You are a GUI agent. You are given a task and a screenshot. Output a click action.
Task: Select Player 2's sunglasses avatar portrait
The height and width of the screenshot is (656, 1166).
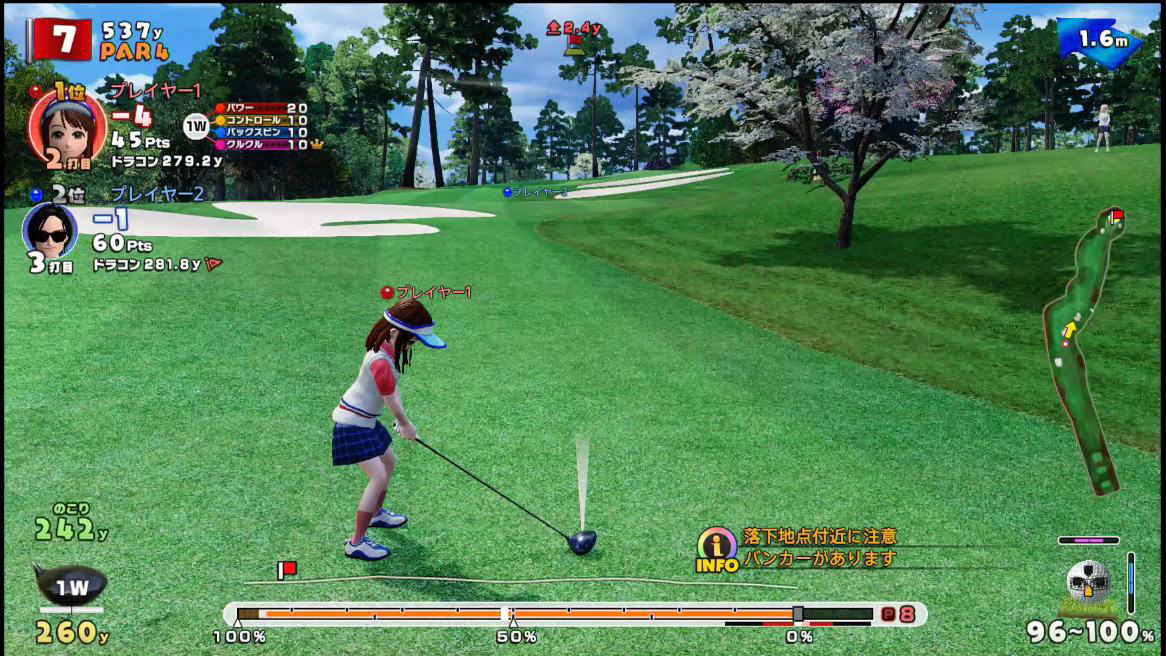click(49, 230)
